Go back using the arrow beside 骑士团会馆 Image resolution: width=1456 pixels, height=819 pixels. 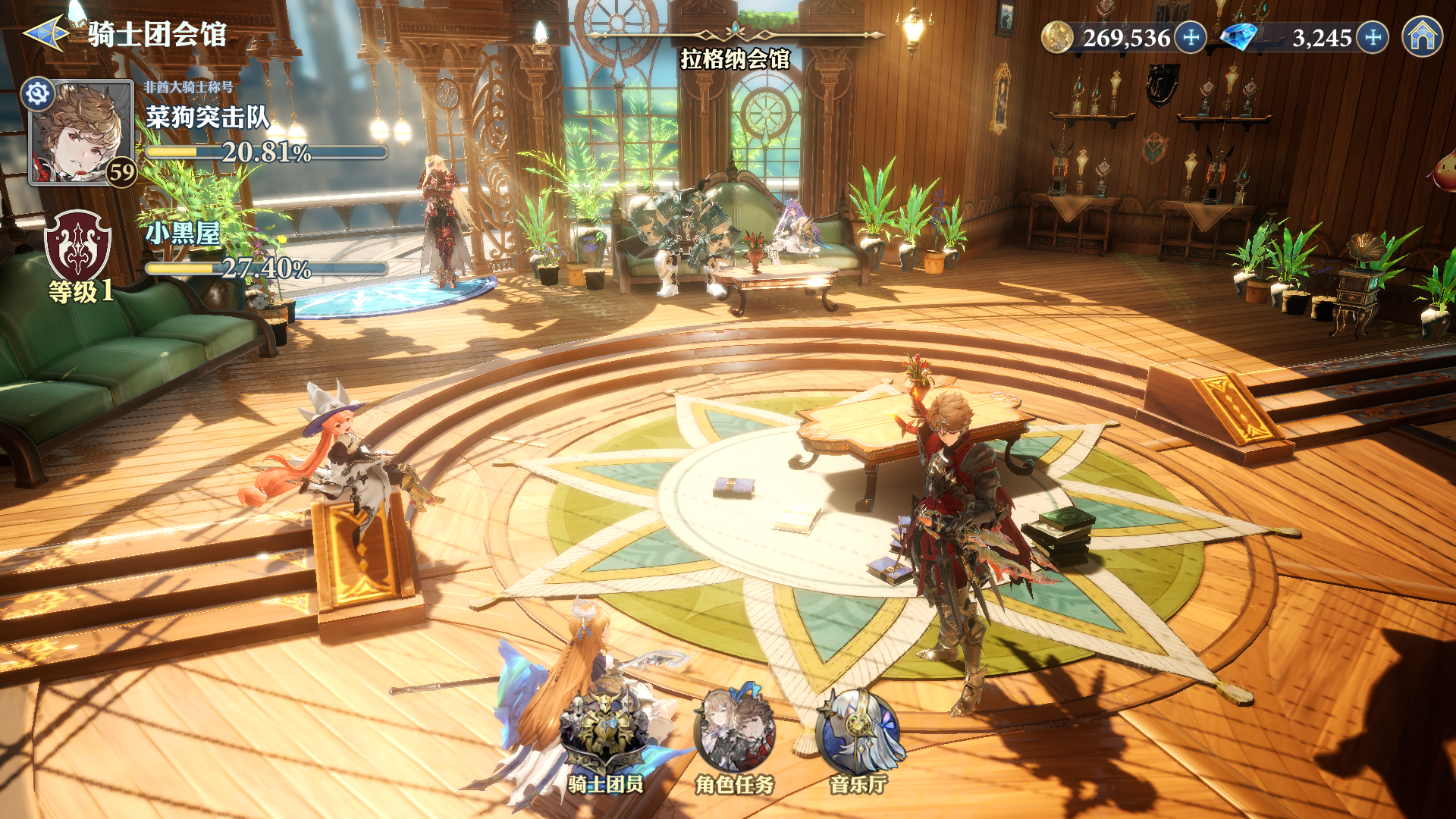pos(47,34)
